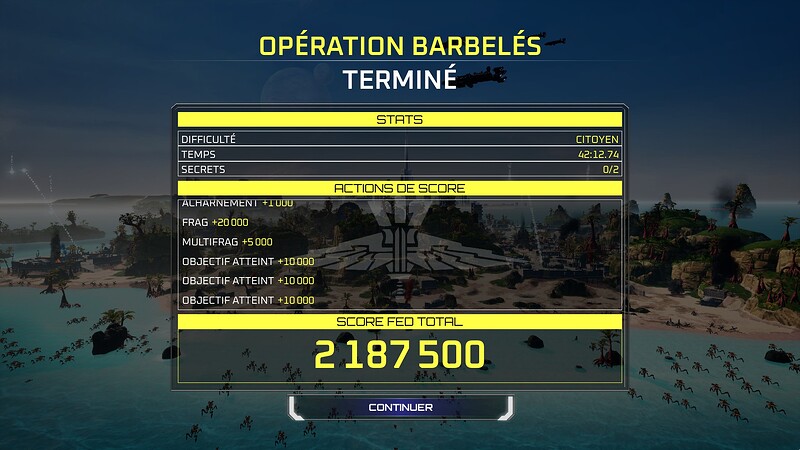The height and width of the screenshot is (450, 800).
Task: Click the Continuer button
Action: tap(400, 407)
